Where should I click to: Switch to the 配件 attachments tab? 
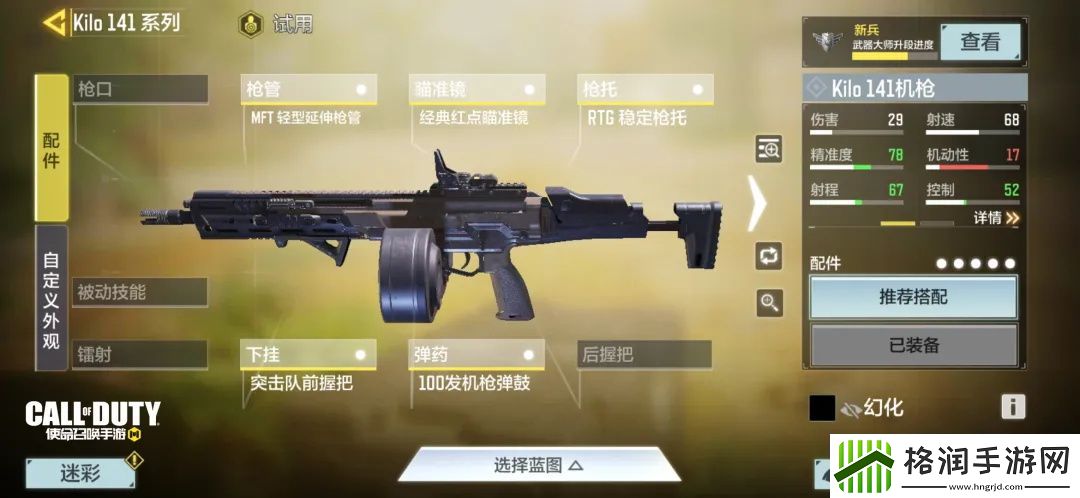[x=51, y=148]
